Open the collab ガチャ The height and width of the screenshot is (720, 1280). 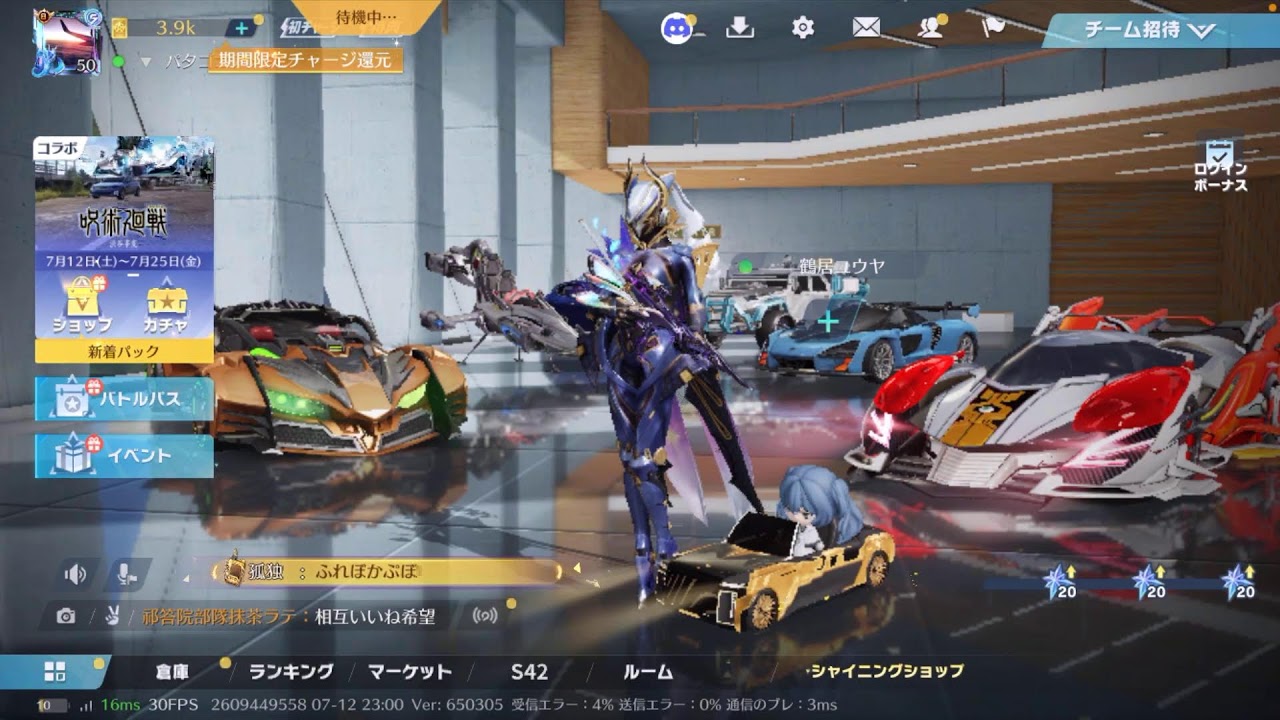[x=167, y=305]
